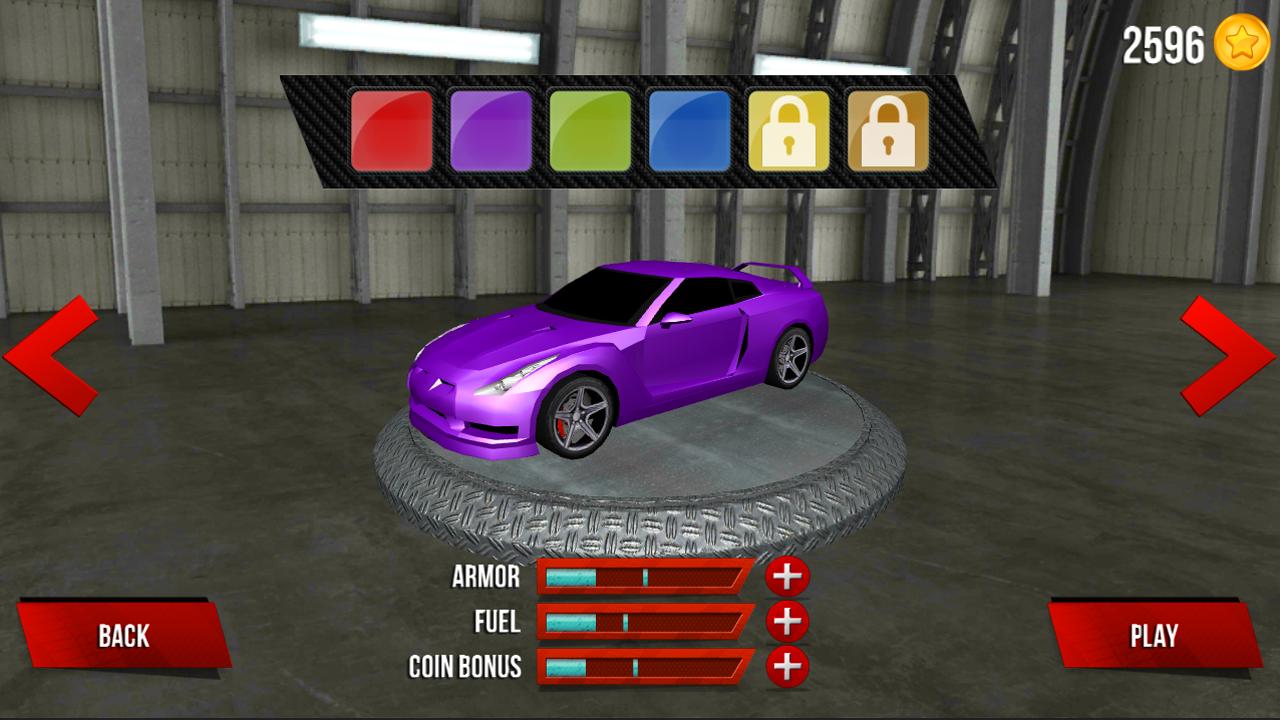Click the ARMOR label text

pyautogui.click(x=485, y=577)
